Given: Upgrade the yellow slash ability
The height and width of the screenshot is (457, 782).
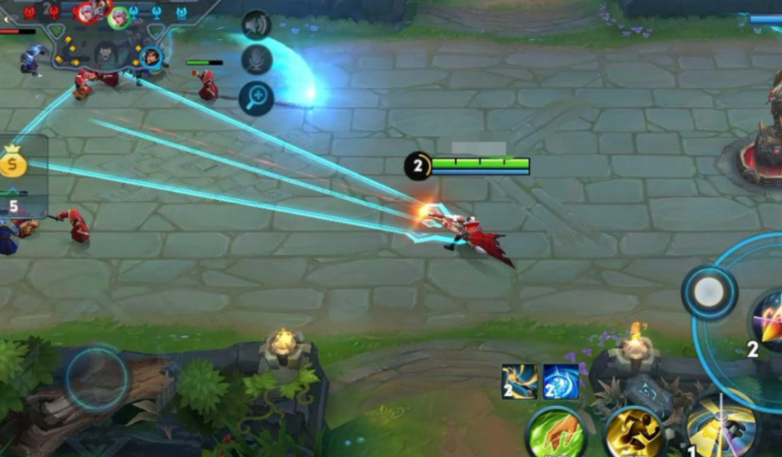Looking at the screenshot, I should (520, 382).
